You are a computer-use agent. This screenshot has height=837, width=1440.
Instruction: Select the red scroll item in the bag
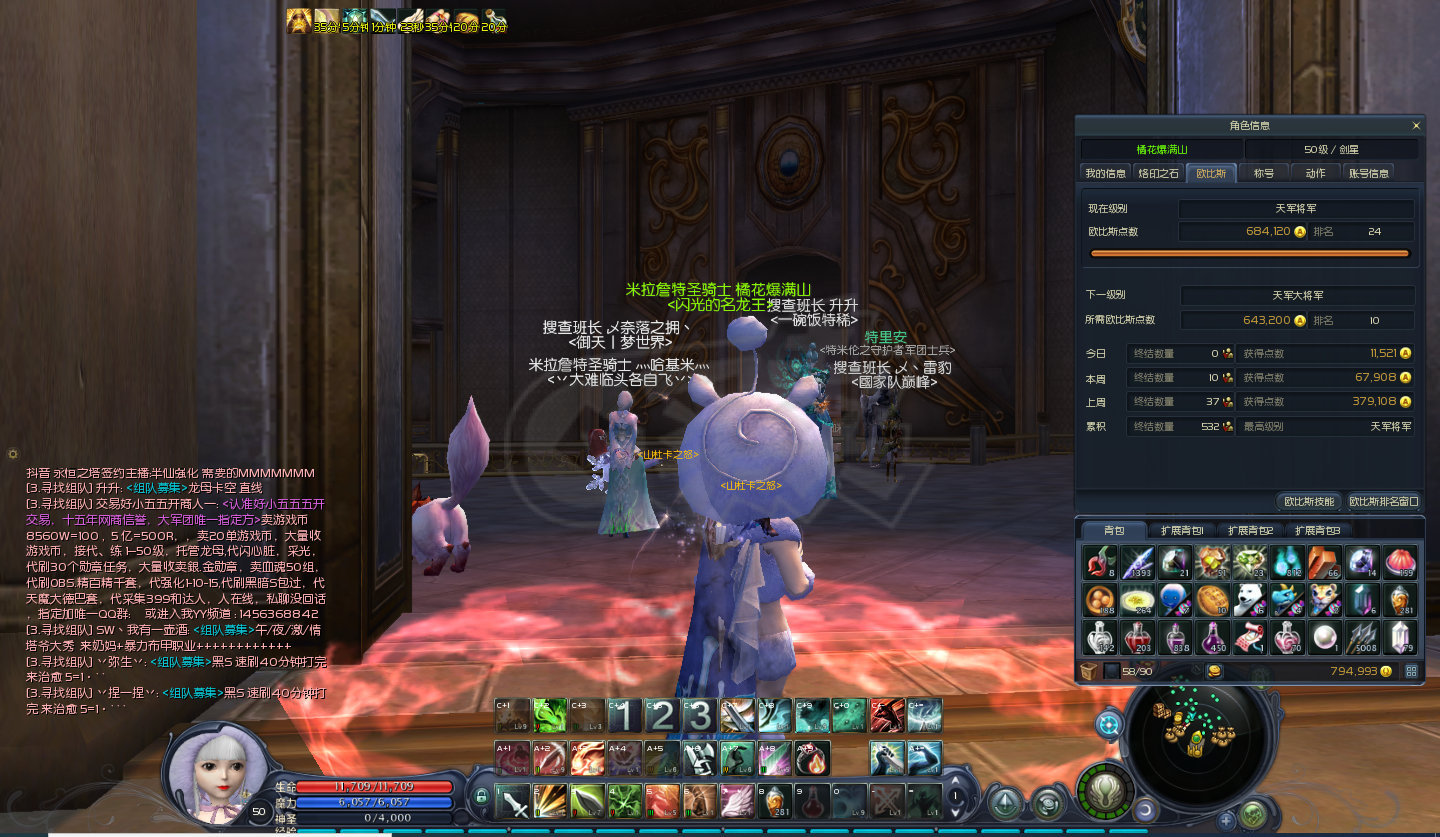(x=1250, y=637)
